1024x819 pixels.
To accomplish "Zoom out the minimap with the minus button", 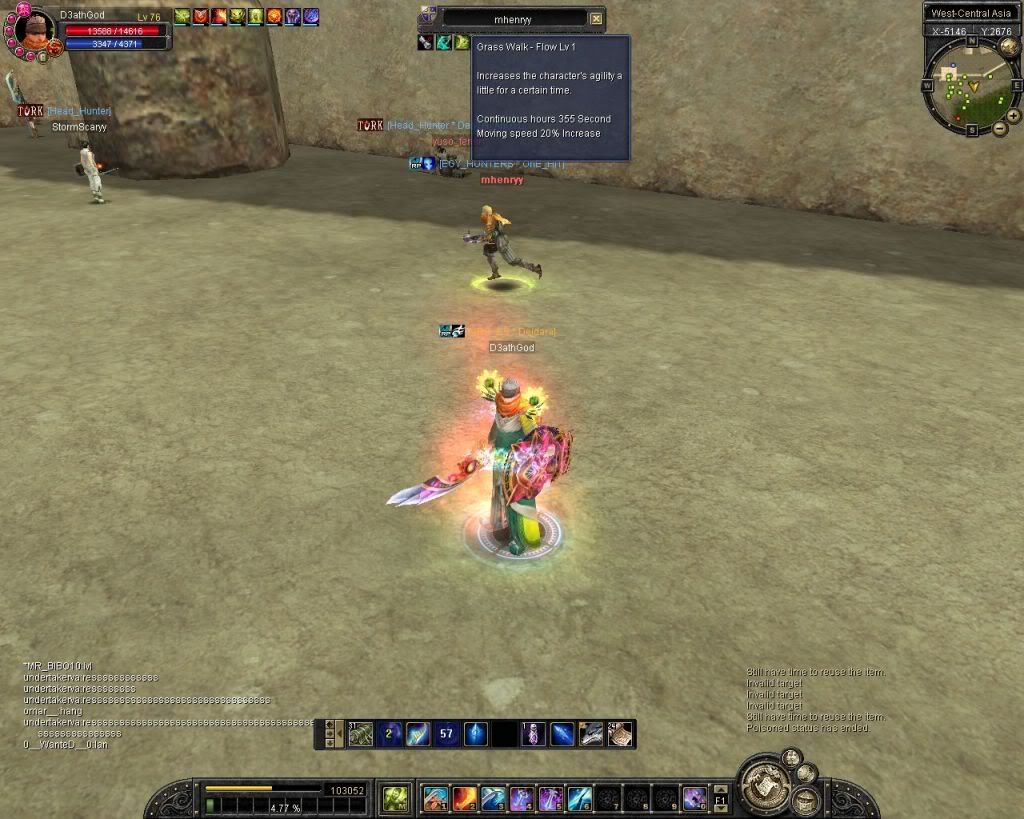I will point(1000,129).
